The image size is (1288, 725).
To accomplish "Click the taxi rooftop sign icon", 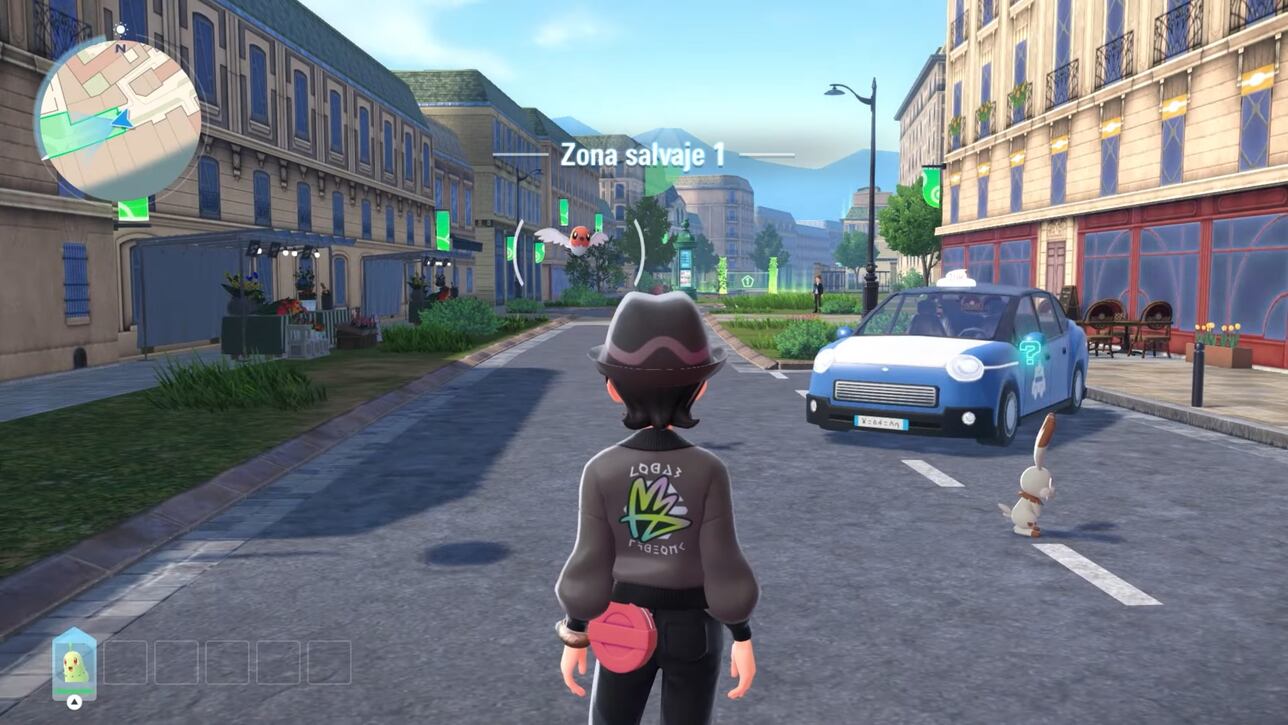I will click(x=958, y=280).
